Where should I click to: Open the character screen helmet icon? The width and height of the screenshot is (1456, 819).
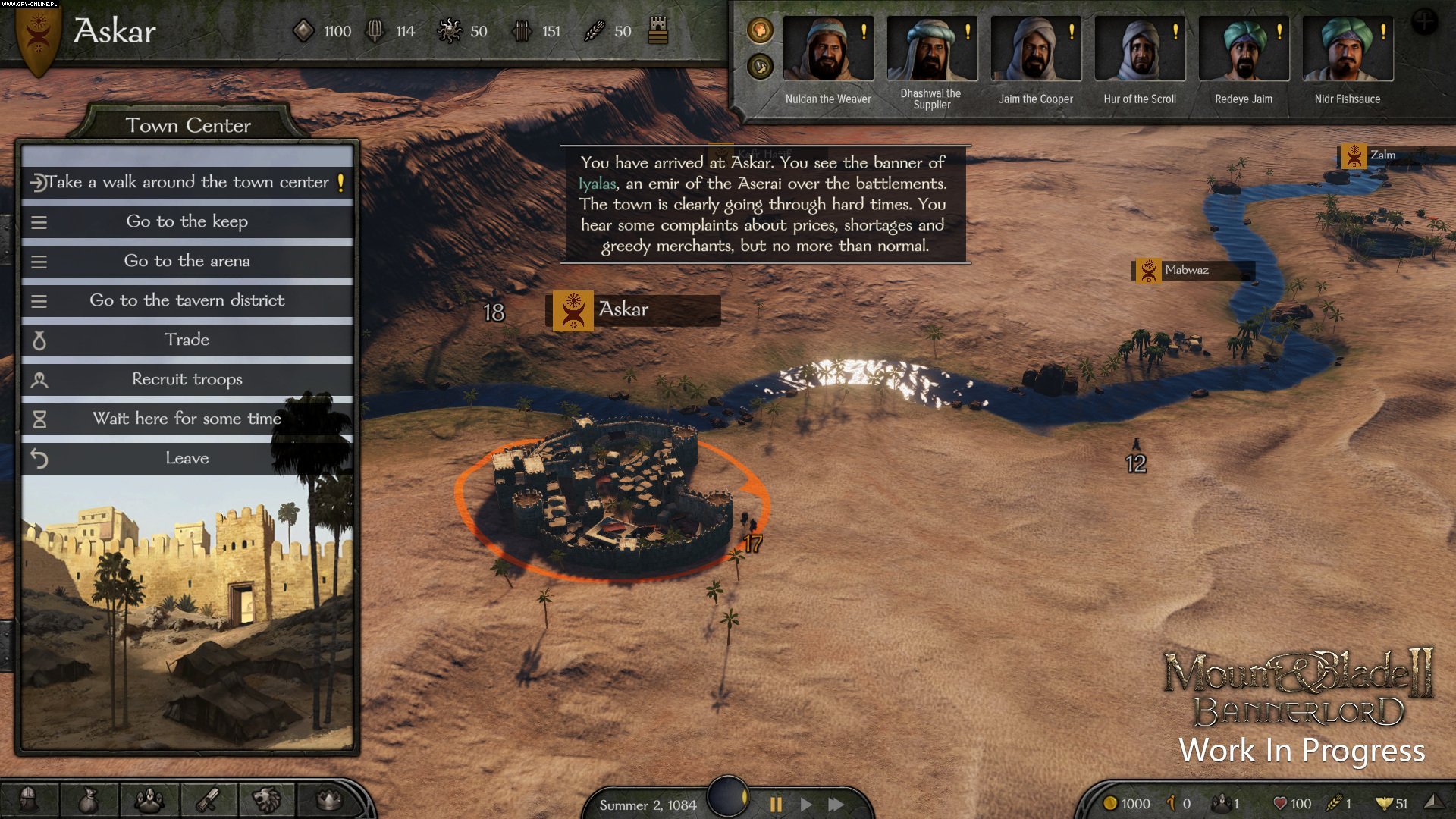tap(28, 799)
